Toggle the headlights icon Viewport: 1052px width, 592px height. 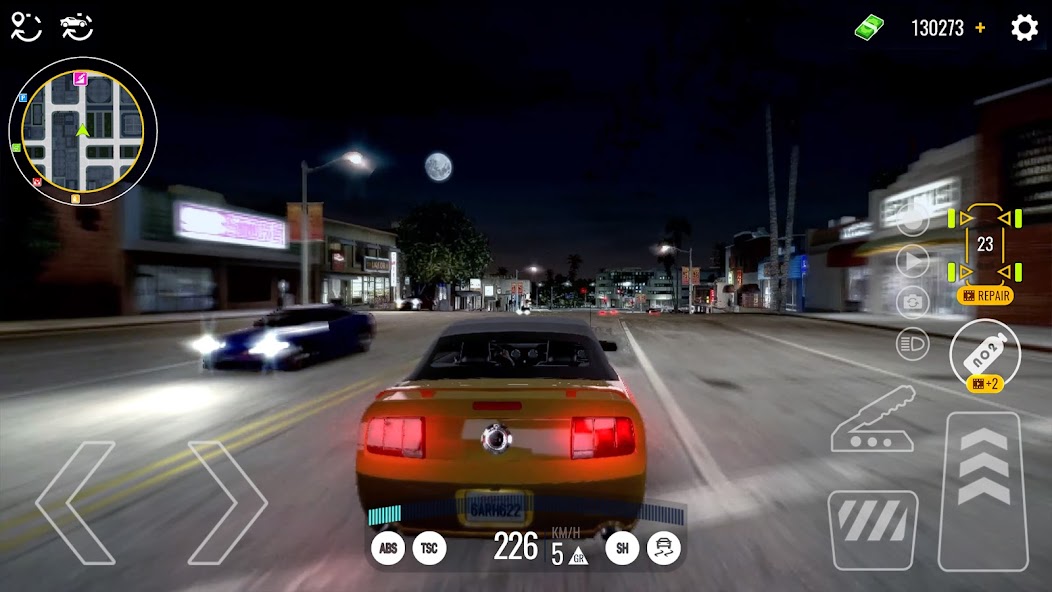tap(912, 344)
